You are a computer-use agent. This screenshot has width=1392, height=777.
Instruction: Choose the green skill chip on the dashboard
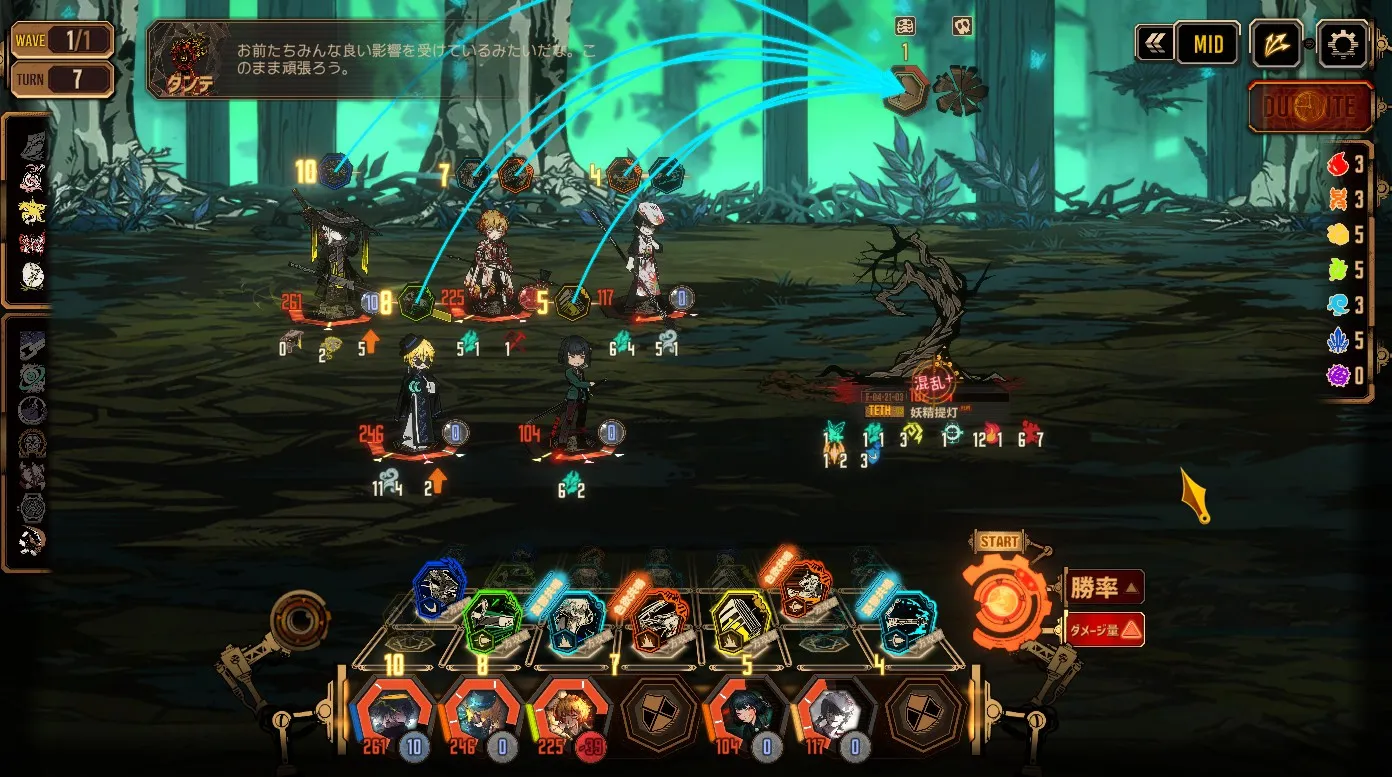point(494,620)
